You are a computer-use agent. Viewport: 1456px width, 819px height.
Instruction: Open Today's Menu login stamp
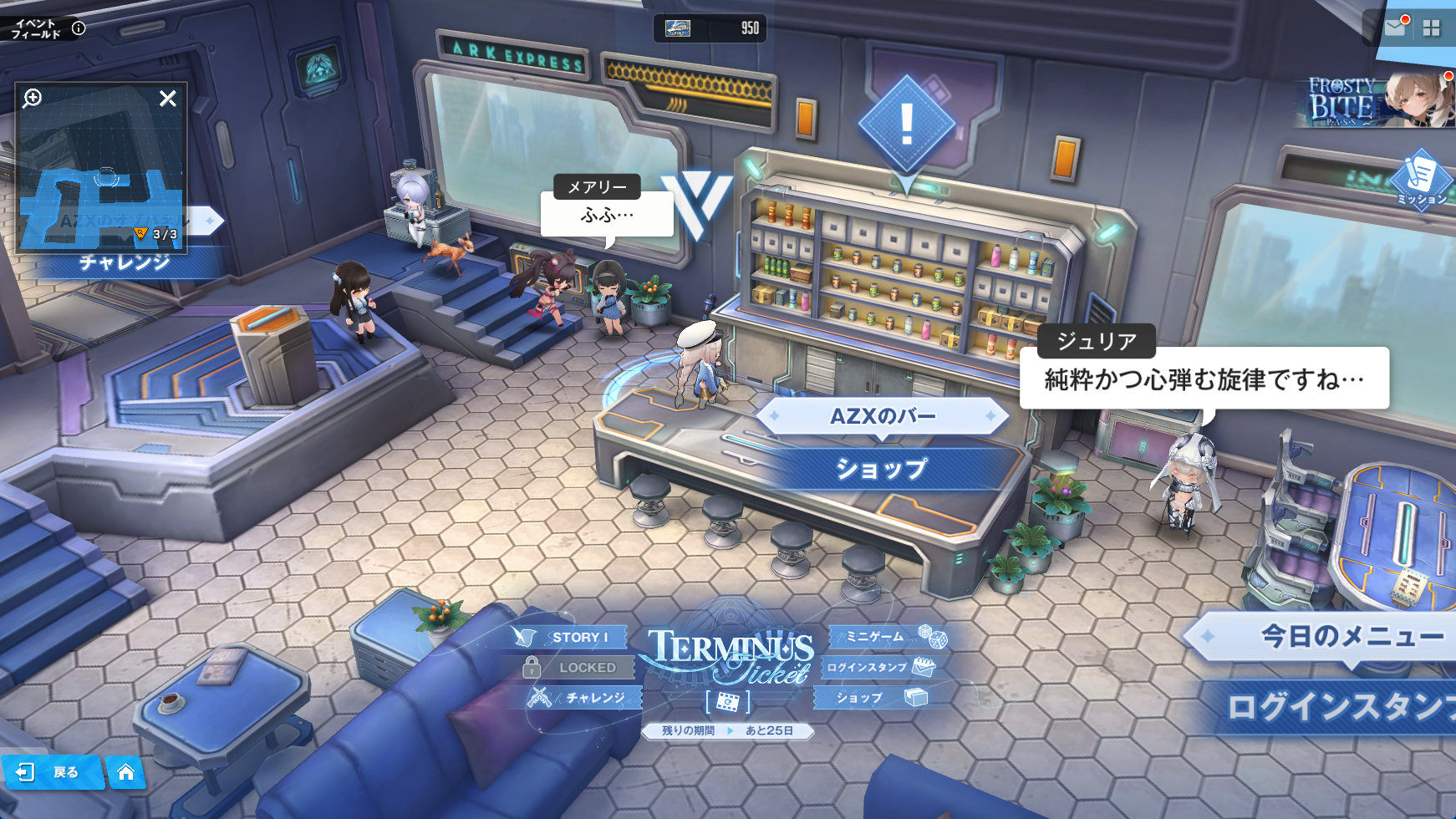coord(1337,706)
